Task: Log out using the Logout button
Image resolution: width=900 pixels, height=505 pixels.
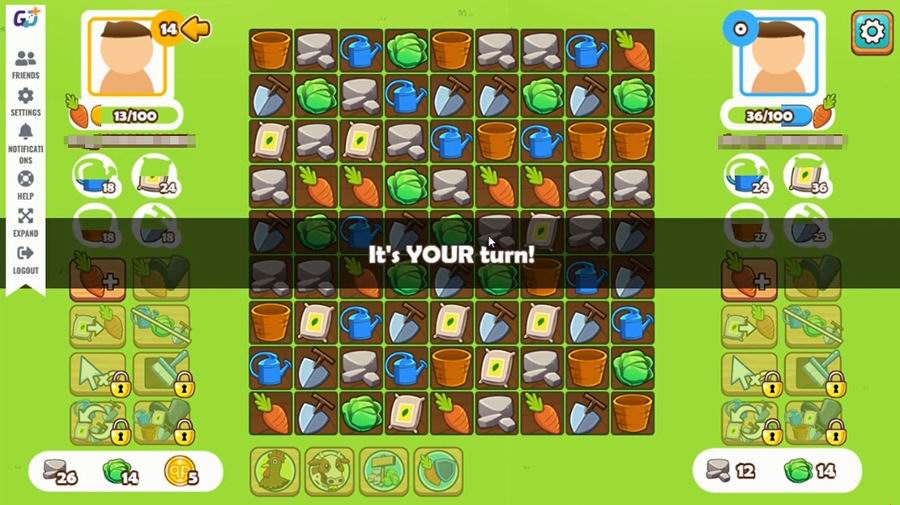Action: [x=25, y=259]
